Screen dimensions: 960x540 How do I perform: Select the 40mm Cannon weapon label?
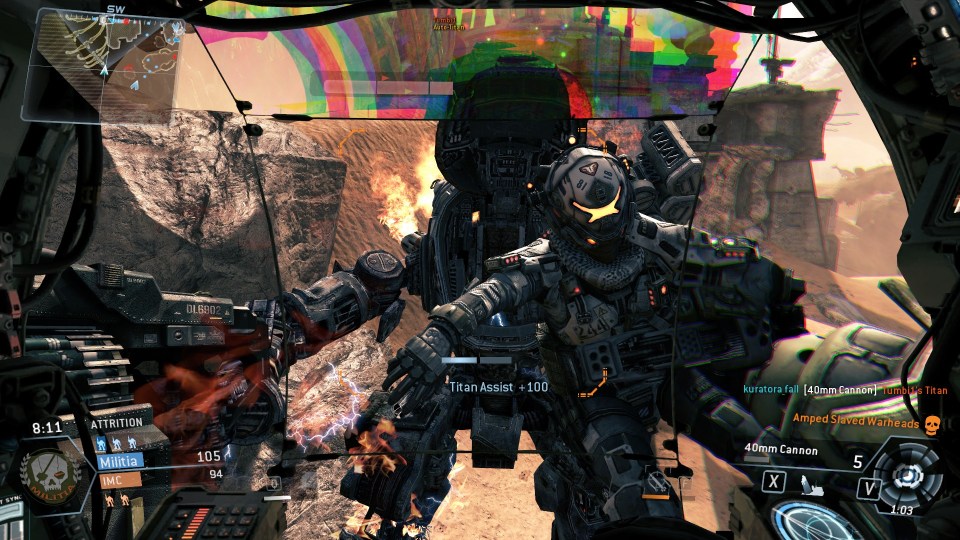[x=780, y=451]
